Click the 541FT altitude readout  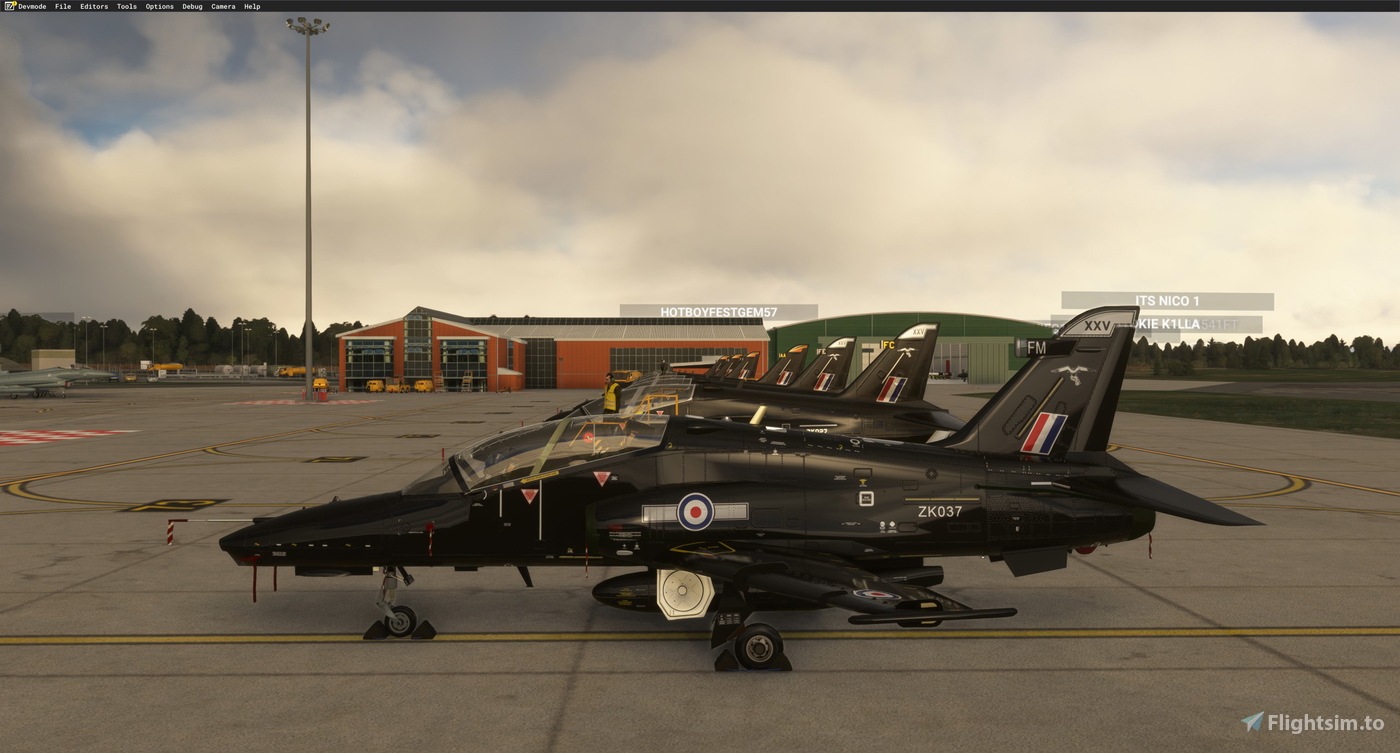point(1218,324)
